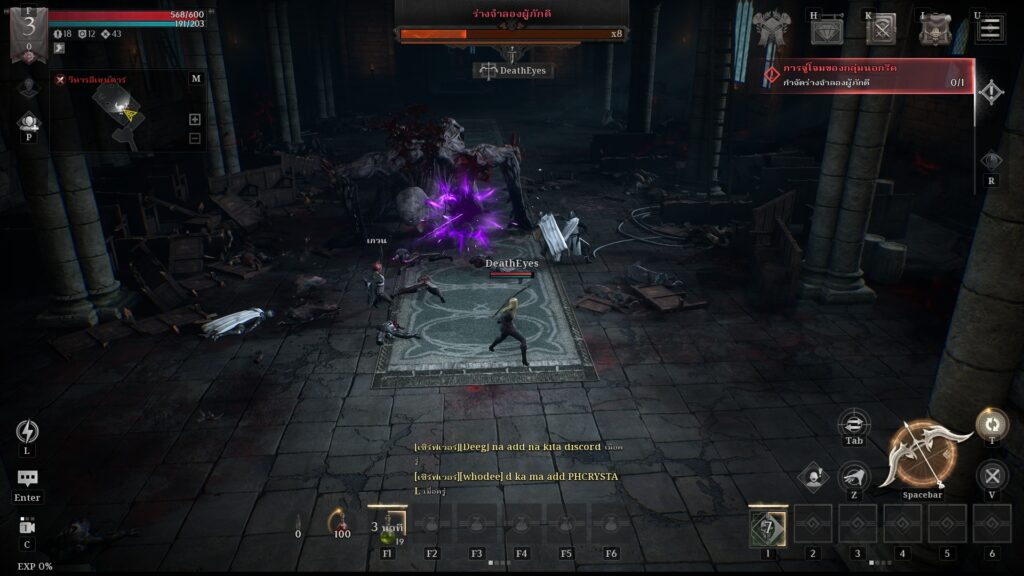Open the diamond shop sign
The height and width of the screenshot is (576, 1024).
pyautogui.click(x=827, y=31)
